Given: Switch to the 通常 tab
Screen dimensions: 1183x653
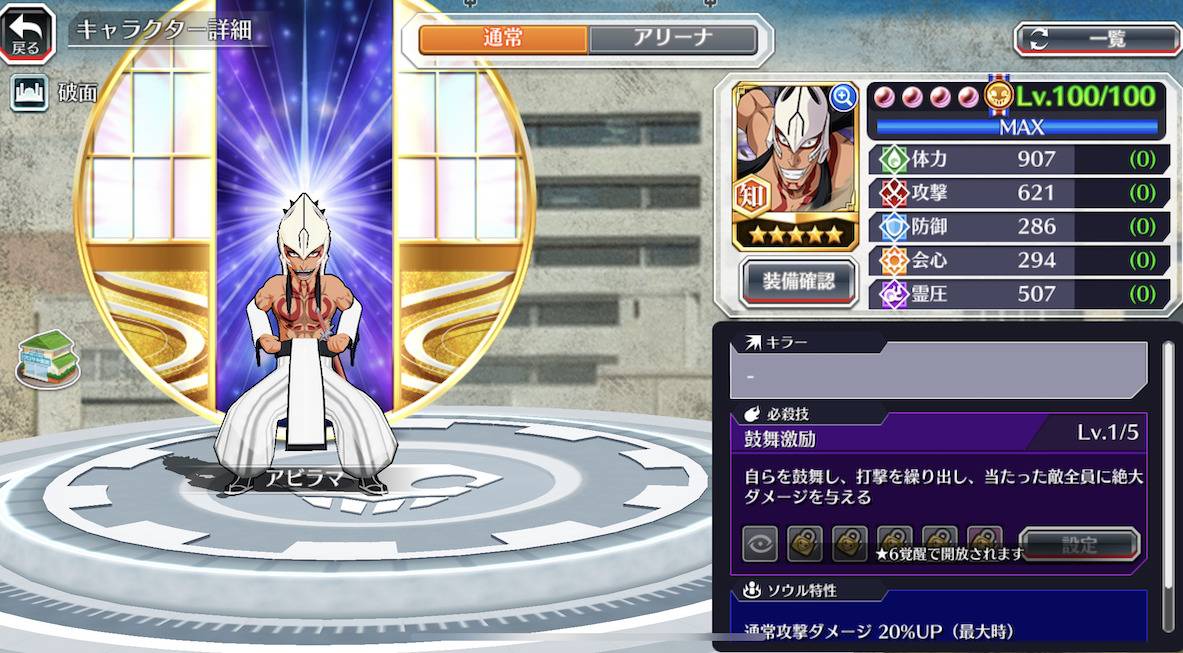Looking at the screenshot, I should point(503,39).
